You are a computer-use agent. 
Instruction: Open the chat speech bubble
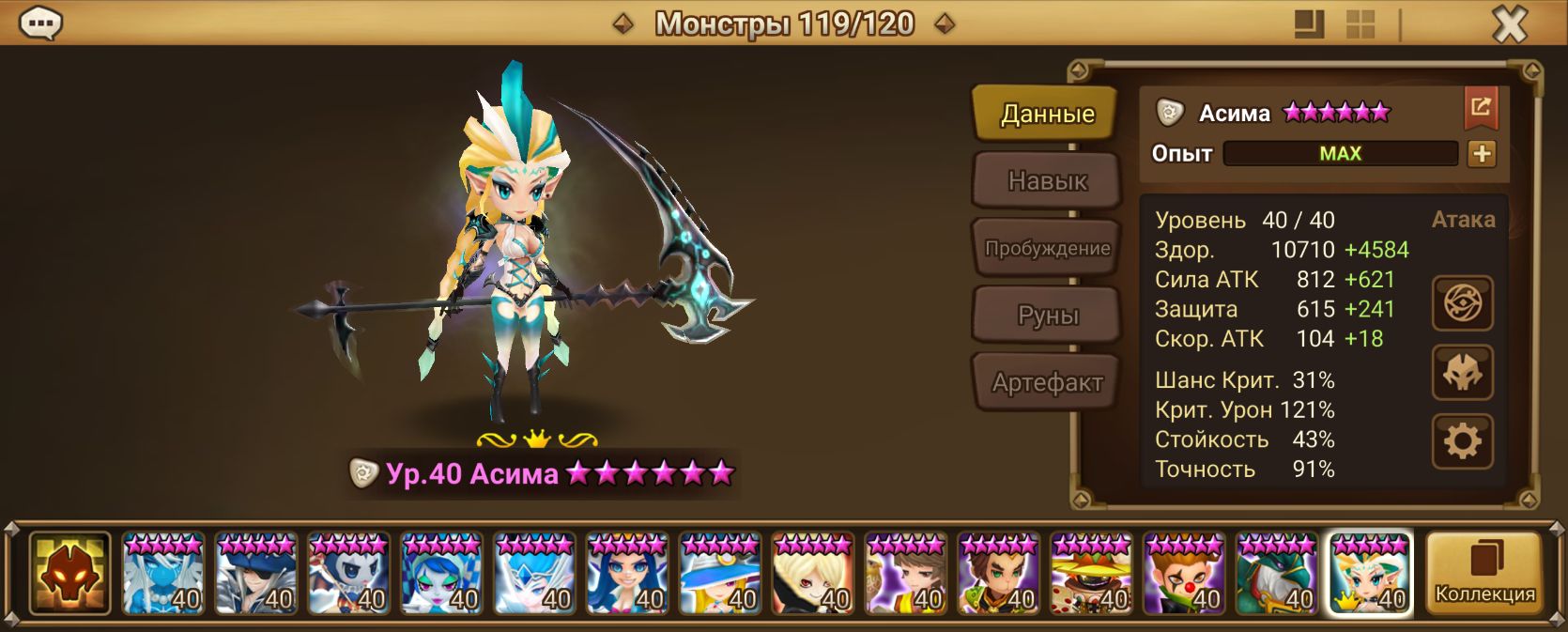[x=40, y=23]
